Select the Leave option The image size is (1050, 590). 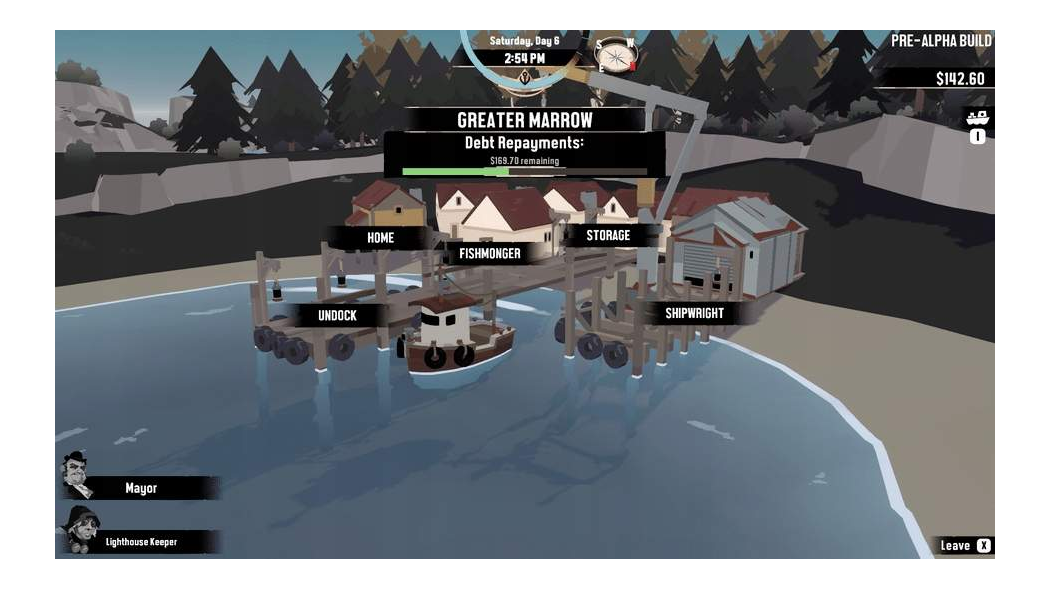point(965,546)
